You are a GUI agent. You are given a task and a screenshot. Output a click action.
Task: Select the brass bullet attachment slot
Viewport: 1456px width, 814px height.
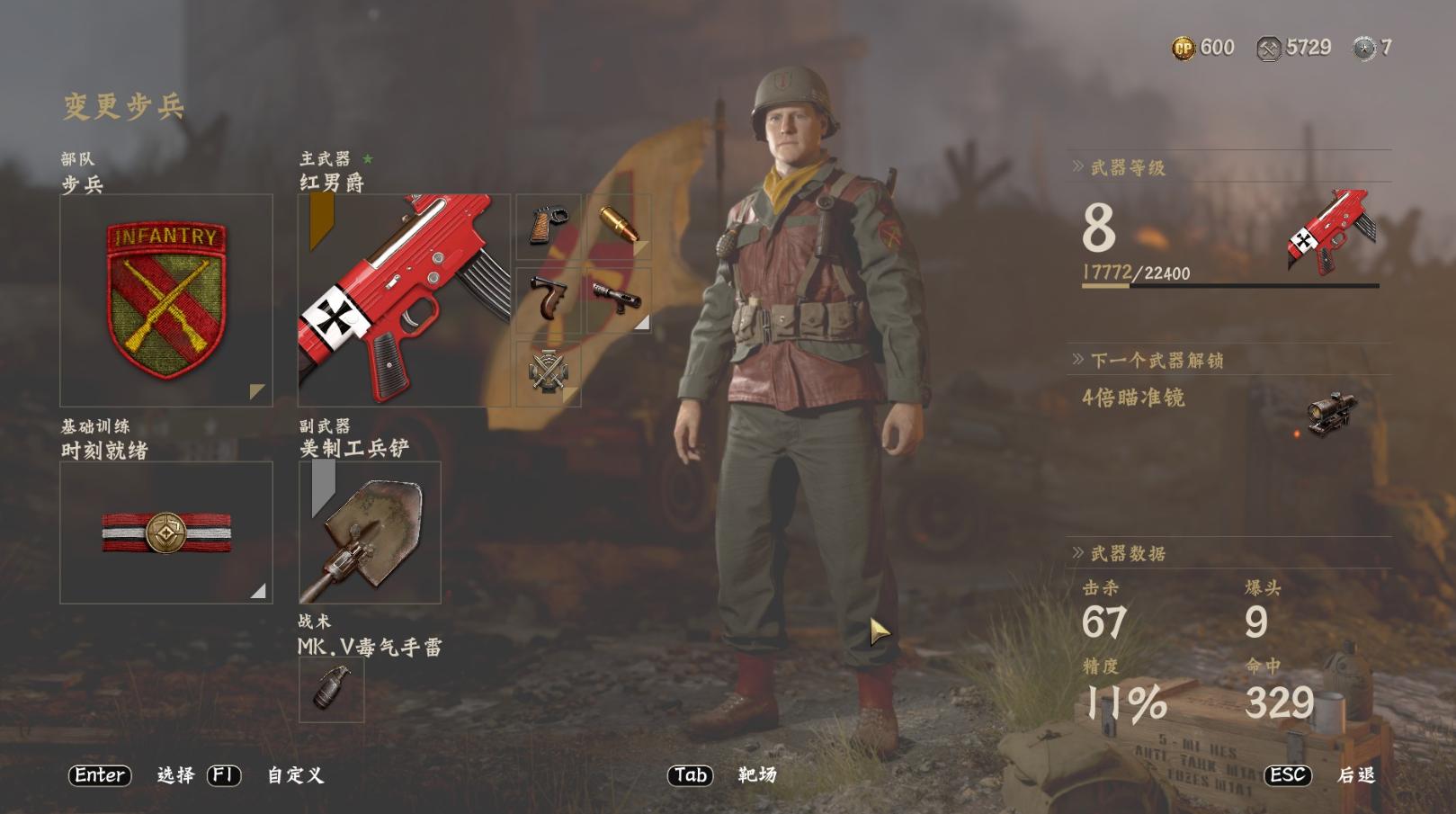[618, 226]
